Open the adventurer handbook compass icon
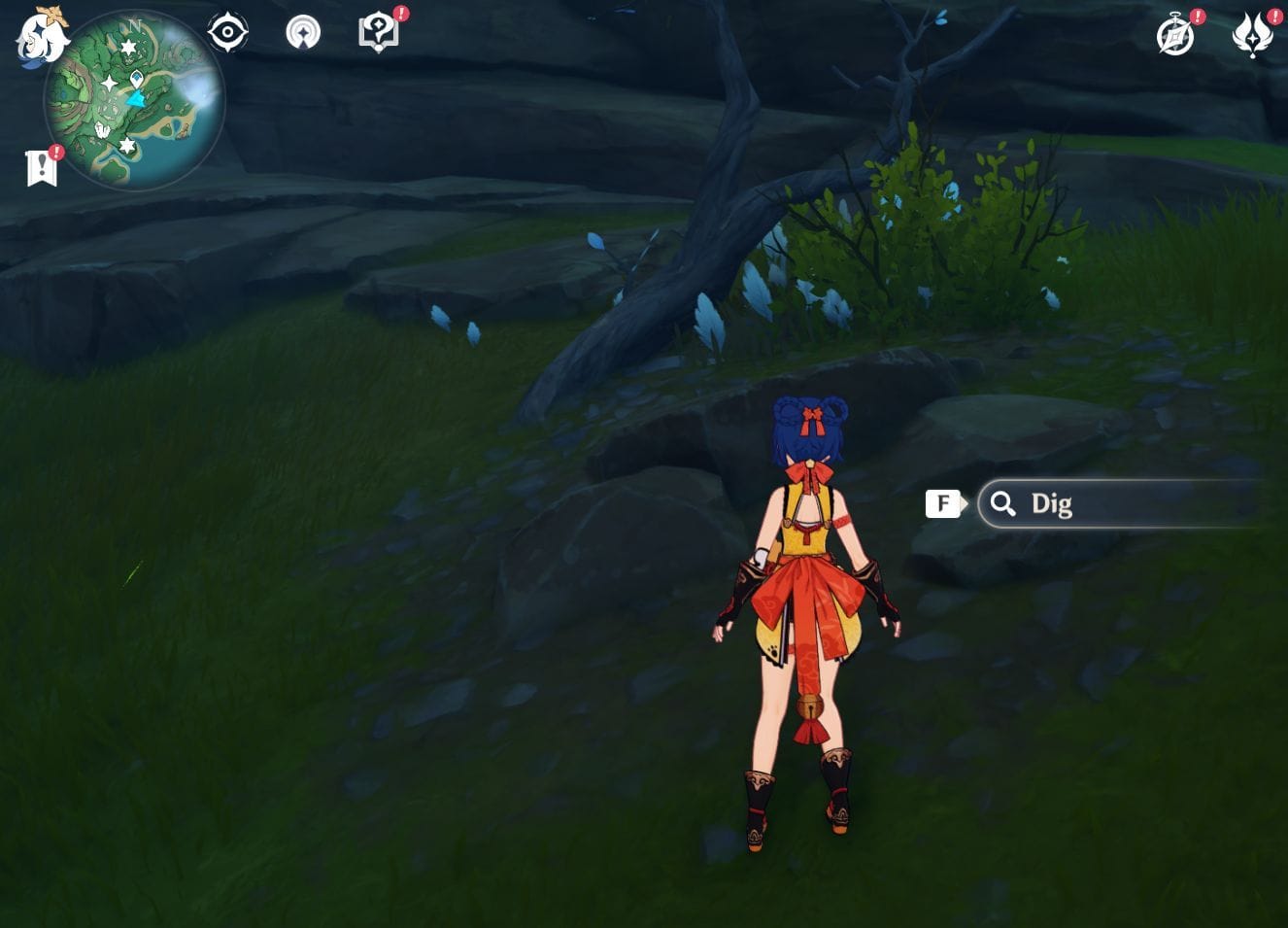This screenshot has width=1288, height=928. pos(1175,36)
